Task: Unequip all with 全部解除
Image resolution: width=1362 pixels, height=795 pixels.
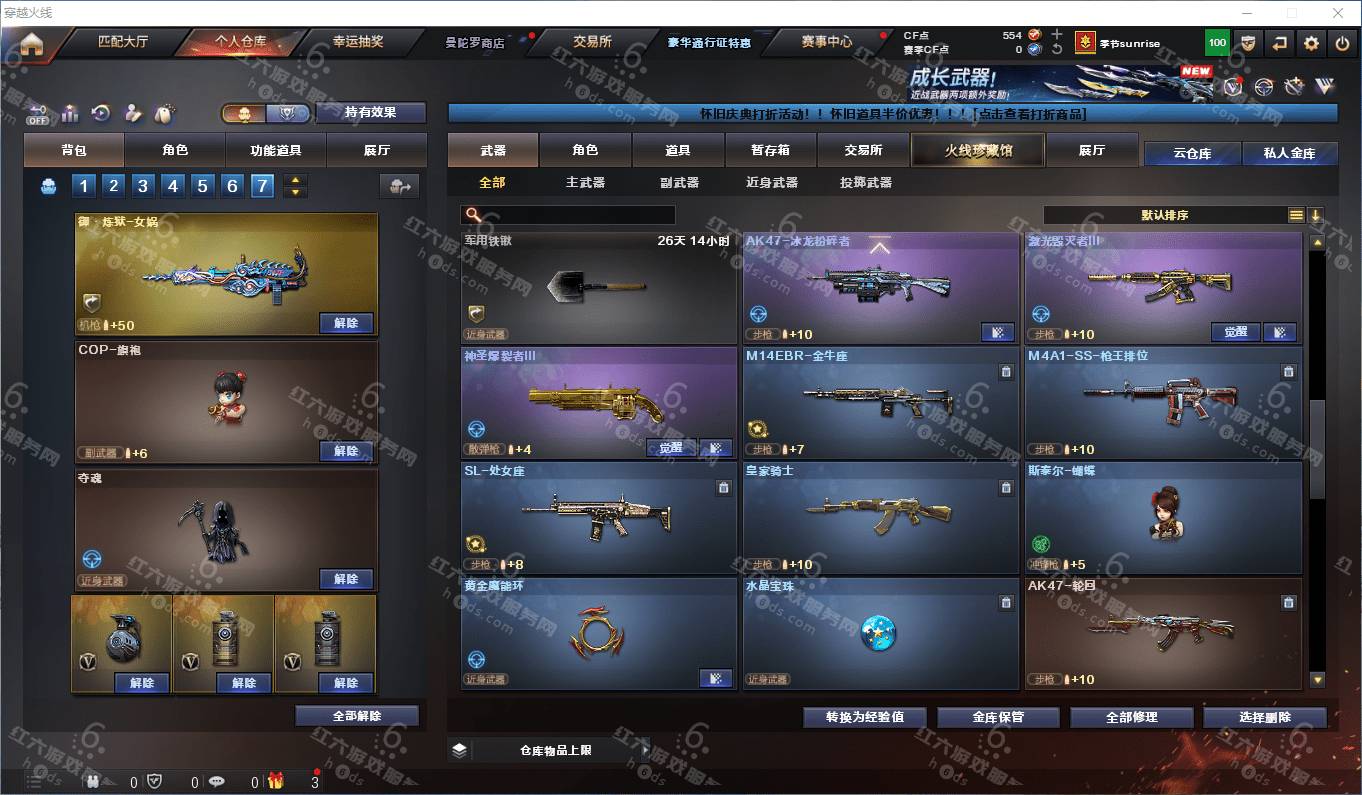Action: pyautogui.click(x=358, y=716)
